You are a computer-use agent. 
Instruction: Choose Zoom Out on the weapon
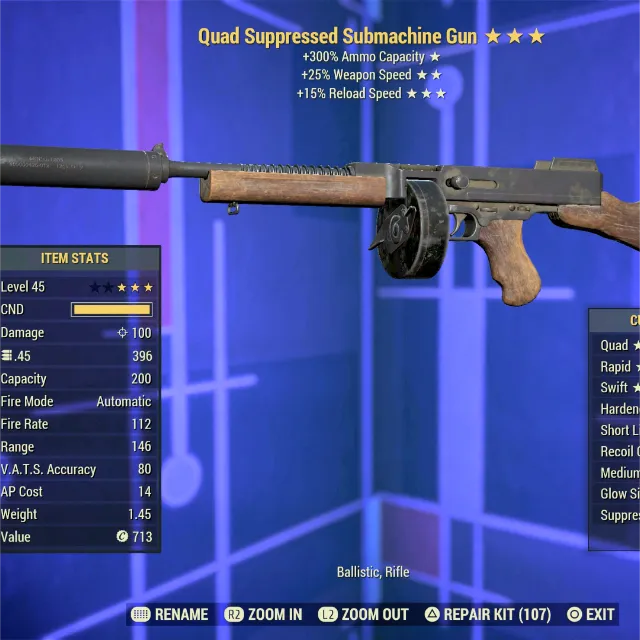363,614
